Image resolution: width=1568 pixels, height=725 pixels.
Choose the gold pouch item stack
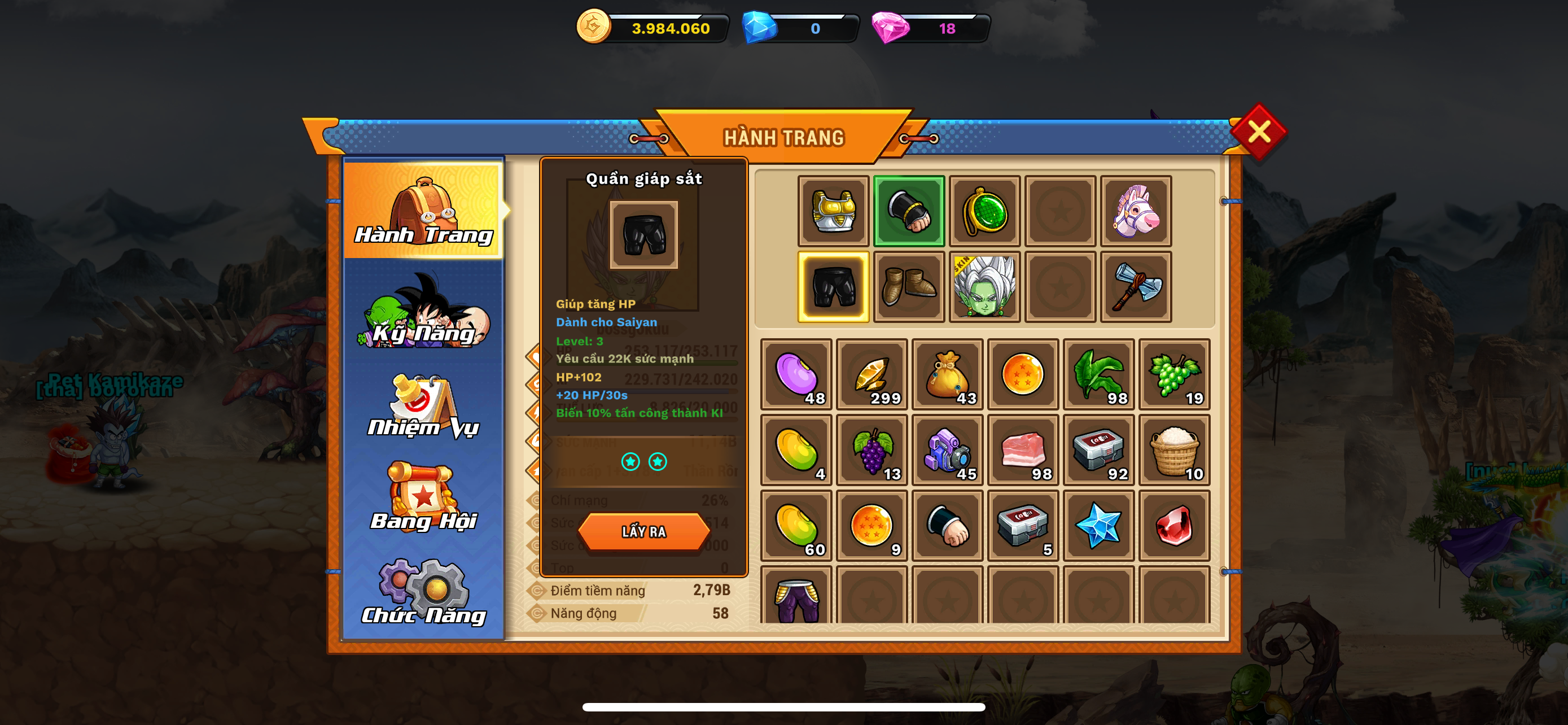click(x=947, y=374)
